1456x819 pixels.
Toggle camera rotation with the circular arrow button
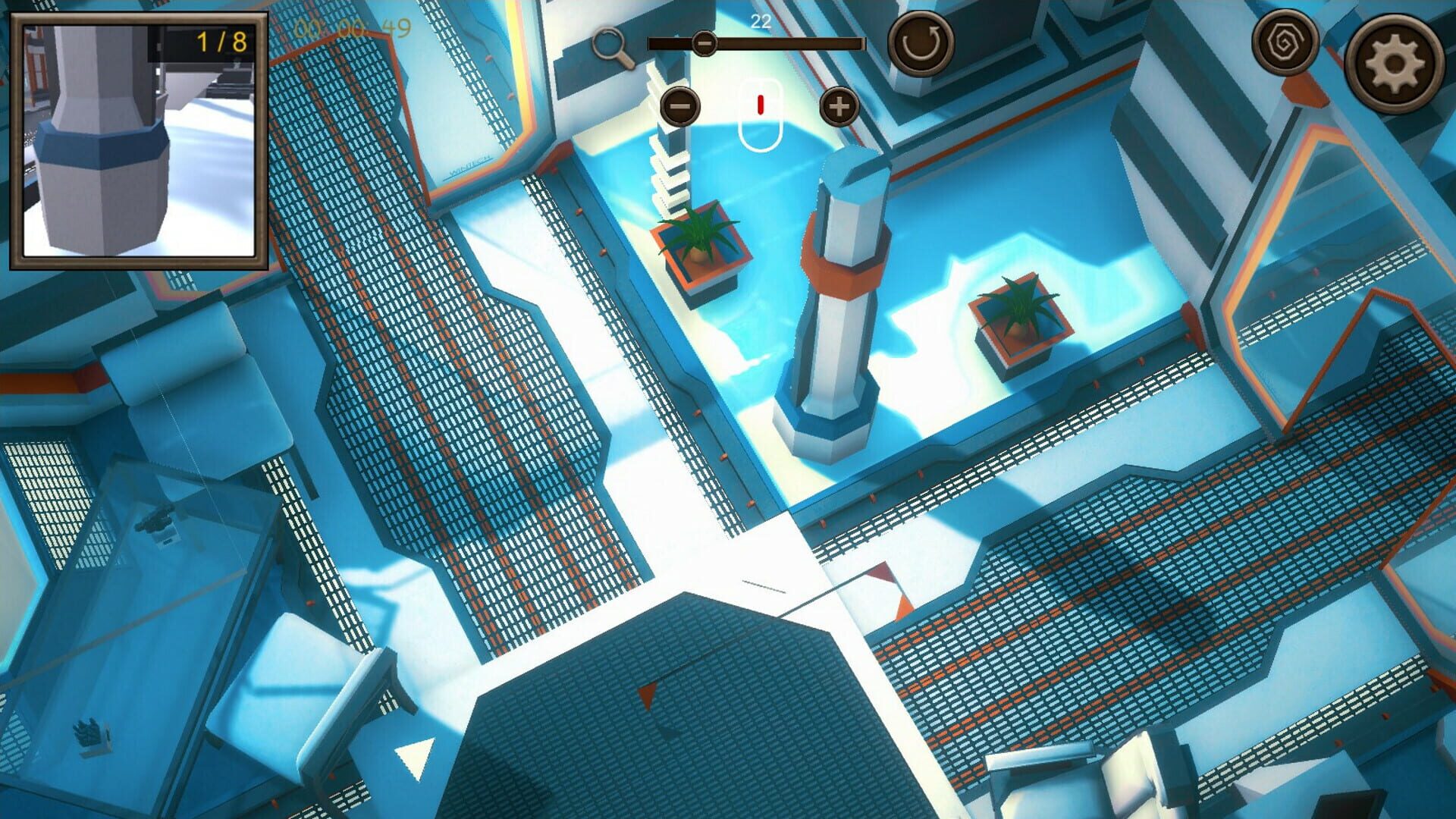click(x=919, y=44)
